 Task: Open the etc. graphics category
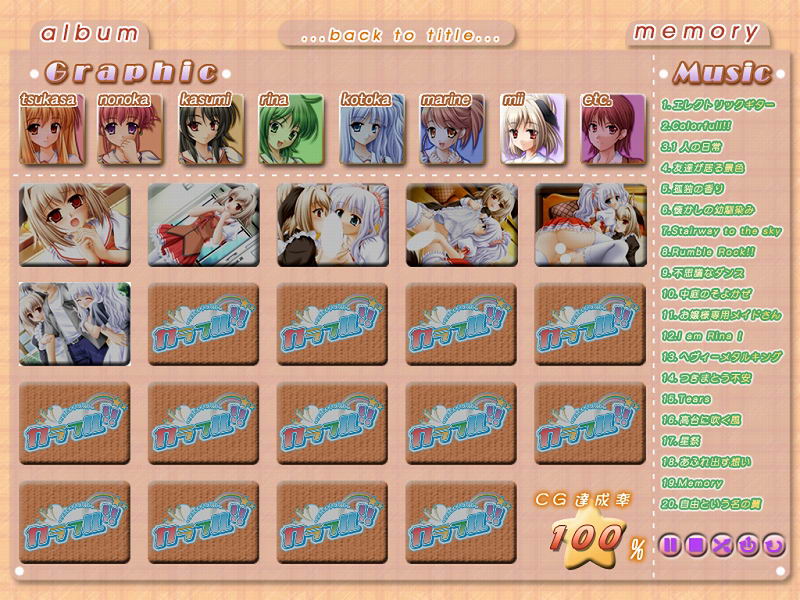(x=612, y=130)
